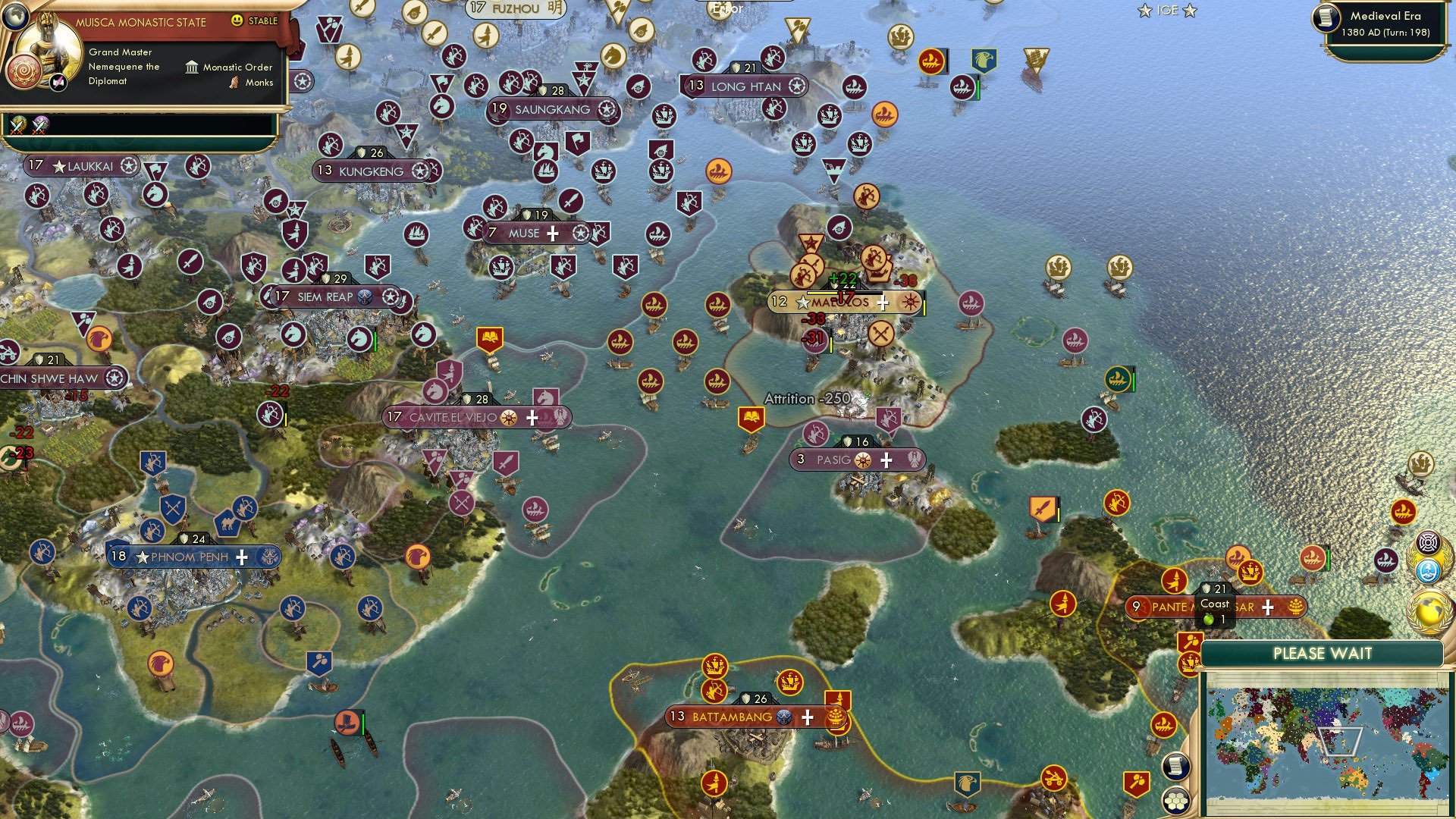
Task: Select the Pasig city banner
Action: (833, 460)
